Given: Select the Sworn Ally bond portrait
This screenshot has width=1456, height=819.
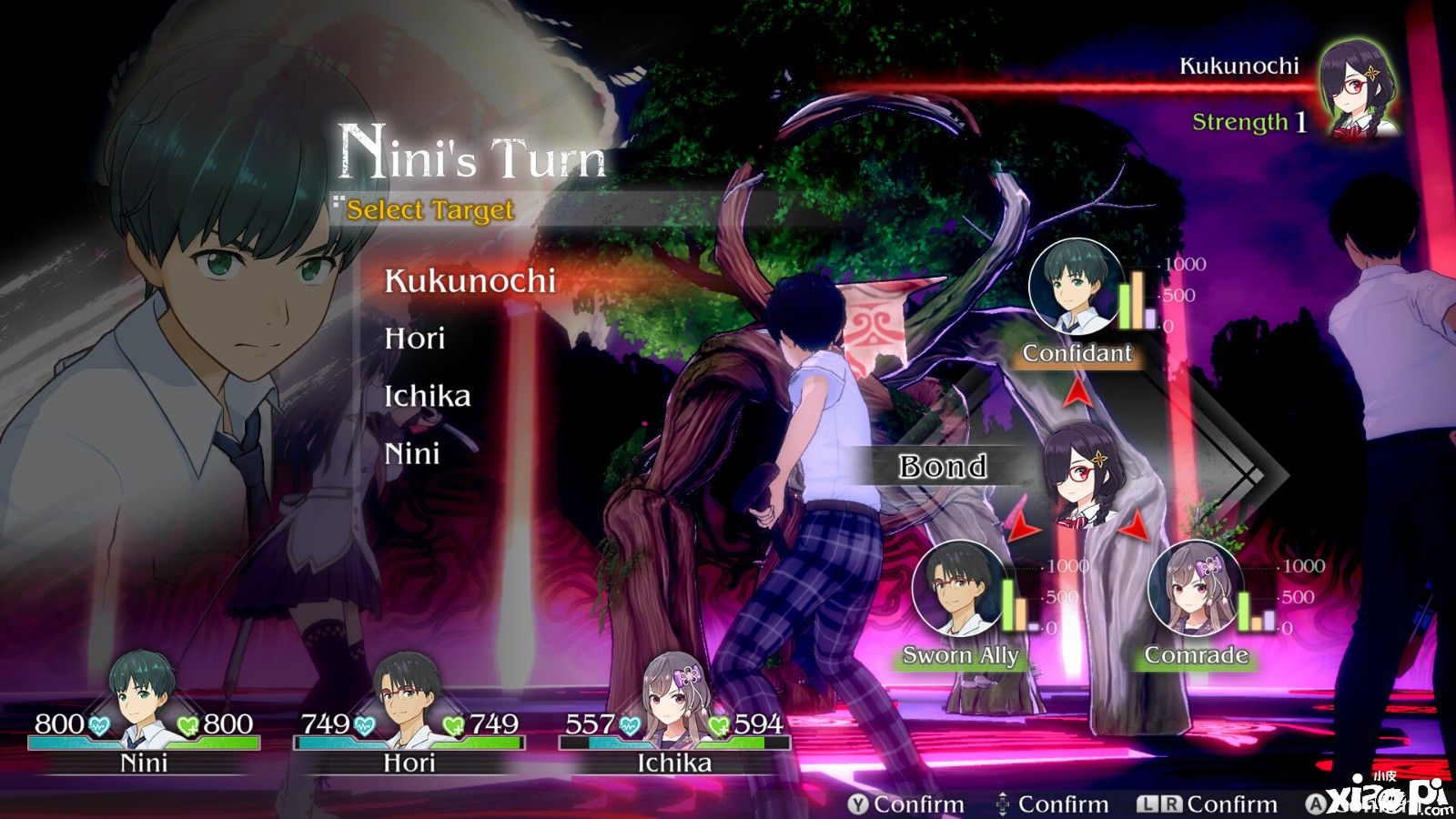Looking at the screenshot, I should tap(956, 589).
